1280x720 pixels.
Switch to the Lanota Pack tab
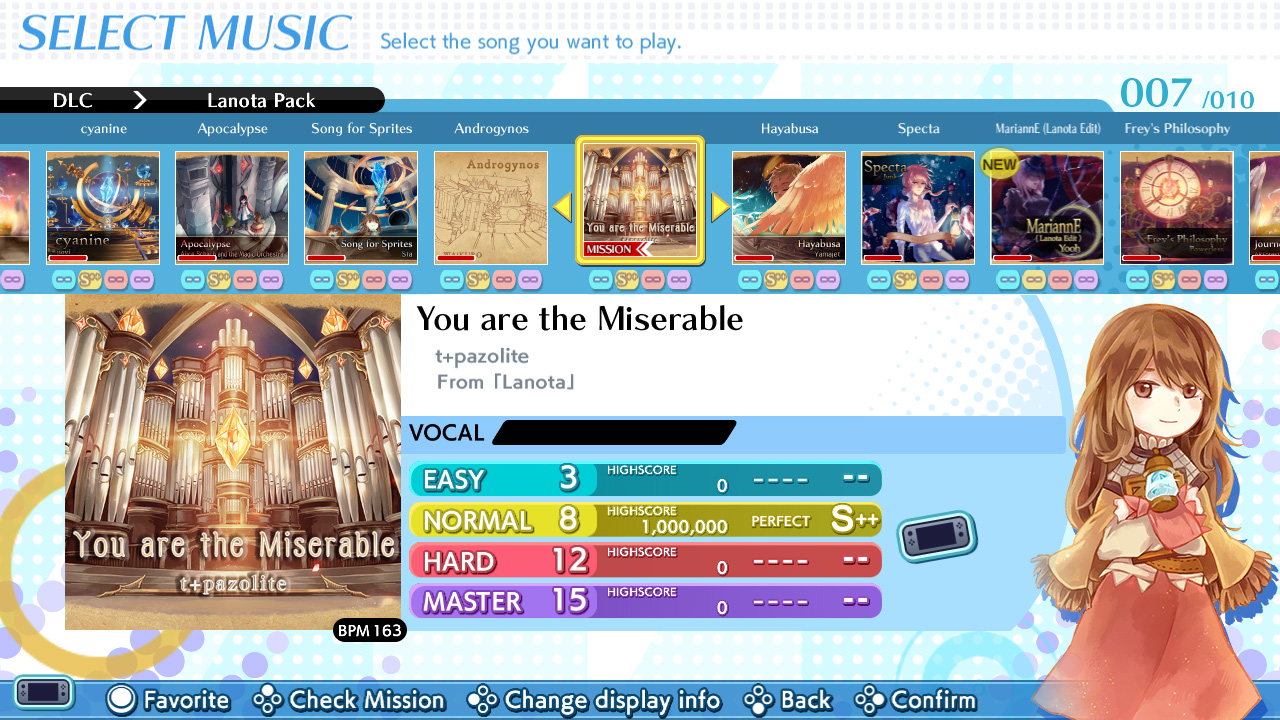click(x=262, y=100)
